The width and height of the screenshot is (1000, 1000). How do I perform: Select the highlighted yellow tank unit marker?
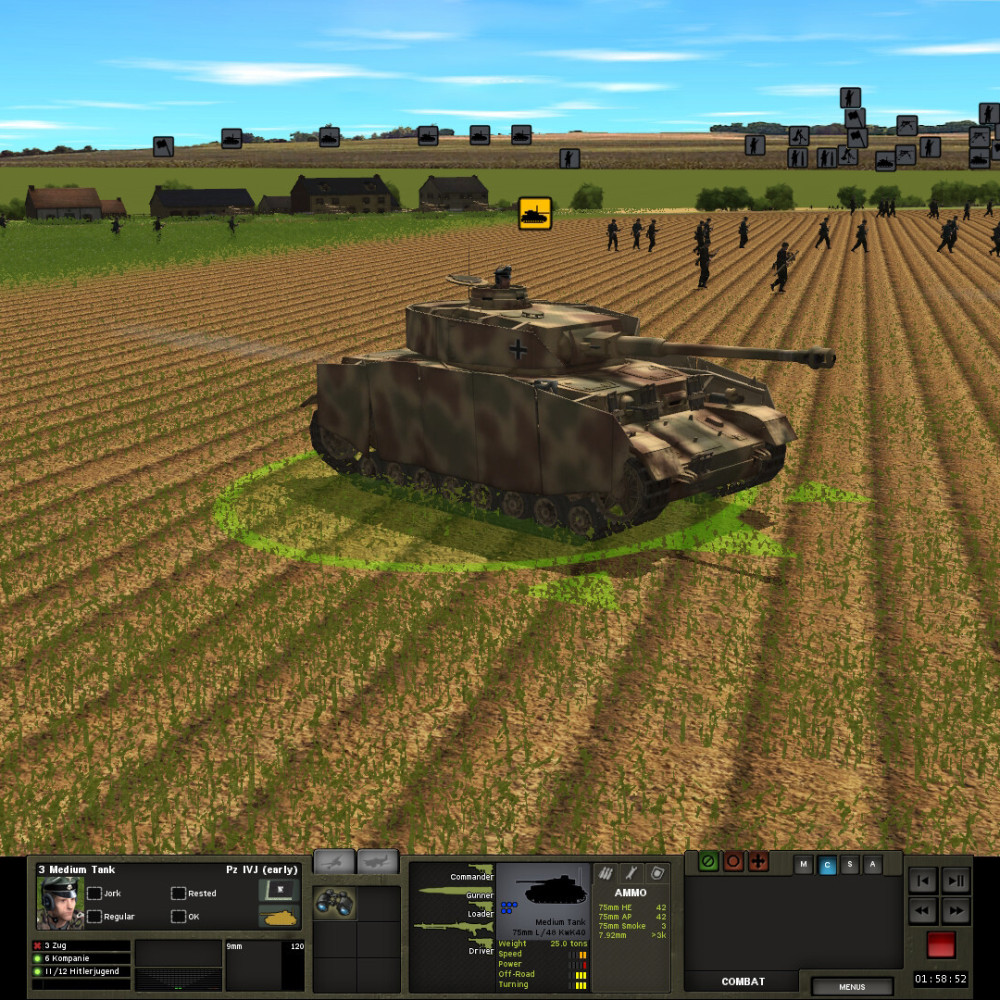click(x=535, y=212)
